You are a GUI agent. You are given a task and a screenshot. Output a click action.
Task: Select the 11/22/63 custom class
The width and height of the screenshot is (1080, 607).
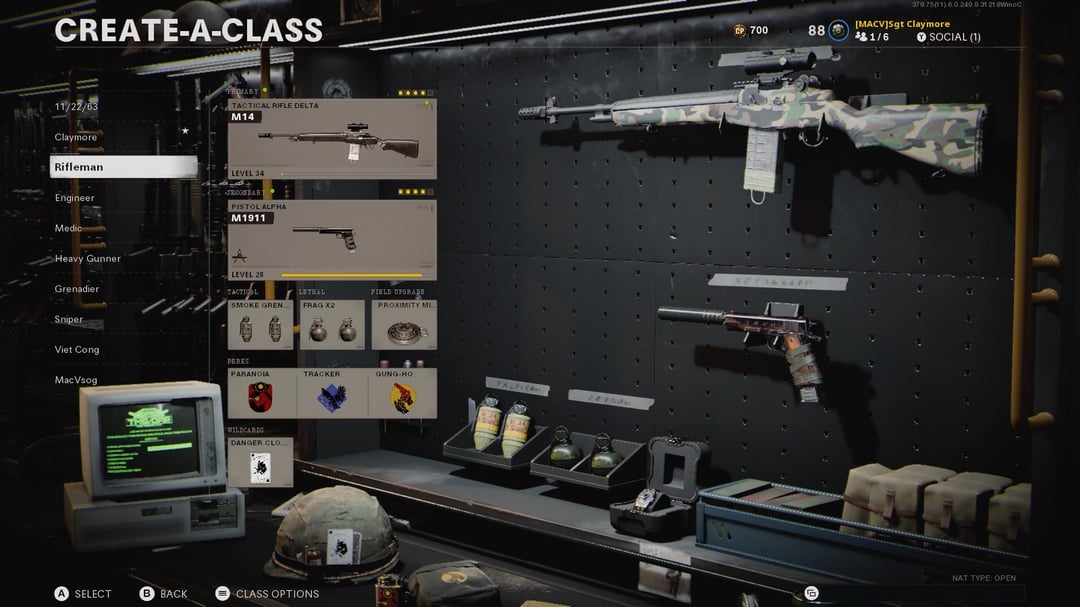(x=77, y=106)
